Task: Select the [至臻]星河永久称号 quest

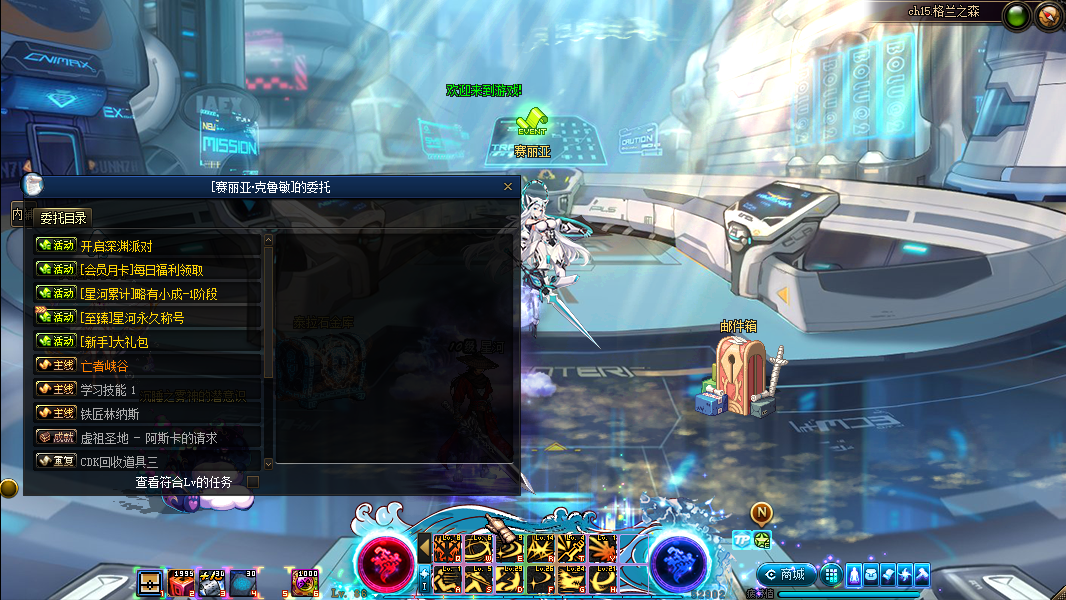Action: (x=148, y=318)
